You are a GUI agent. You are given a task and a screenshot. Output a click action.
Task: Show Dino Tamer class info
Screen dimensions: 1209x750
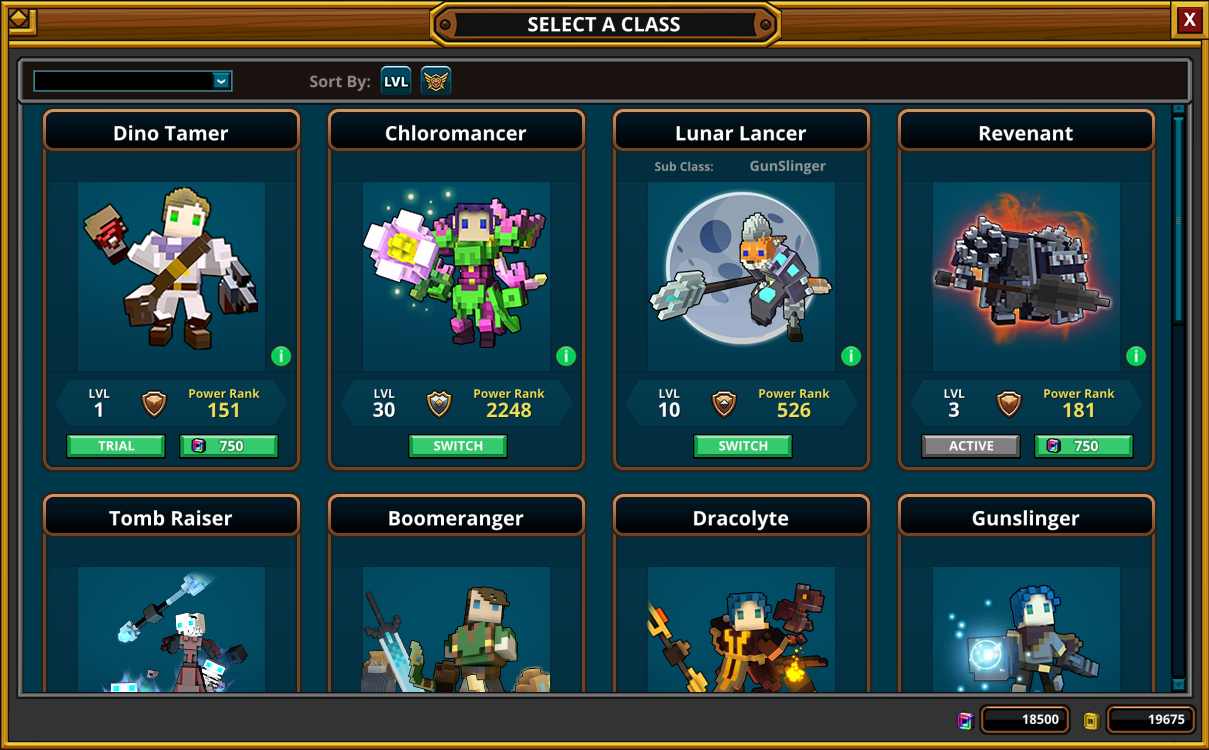coord(281,356)
